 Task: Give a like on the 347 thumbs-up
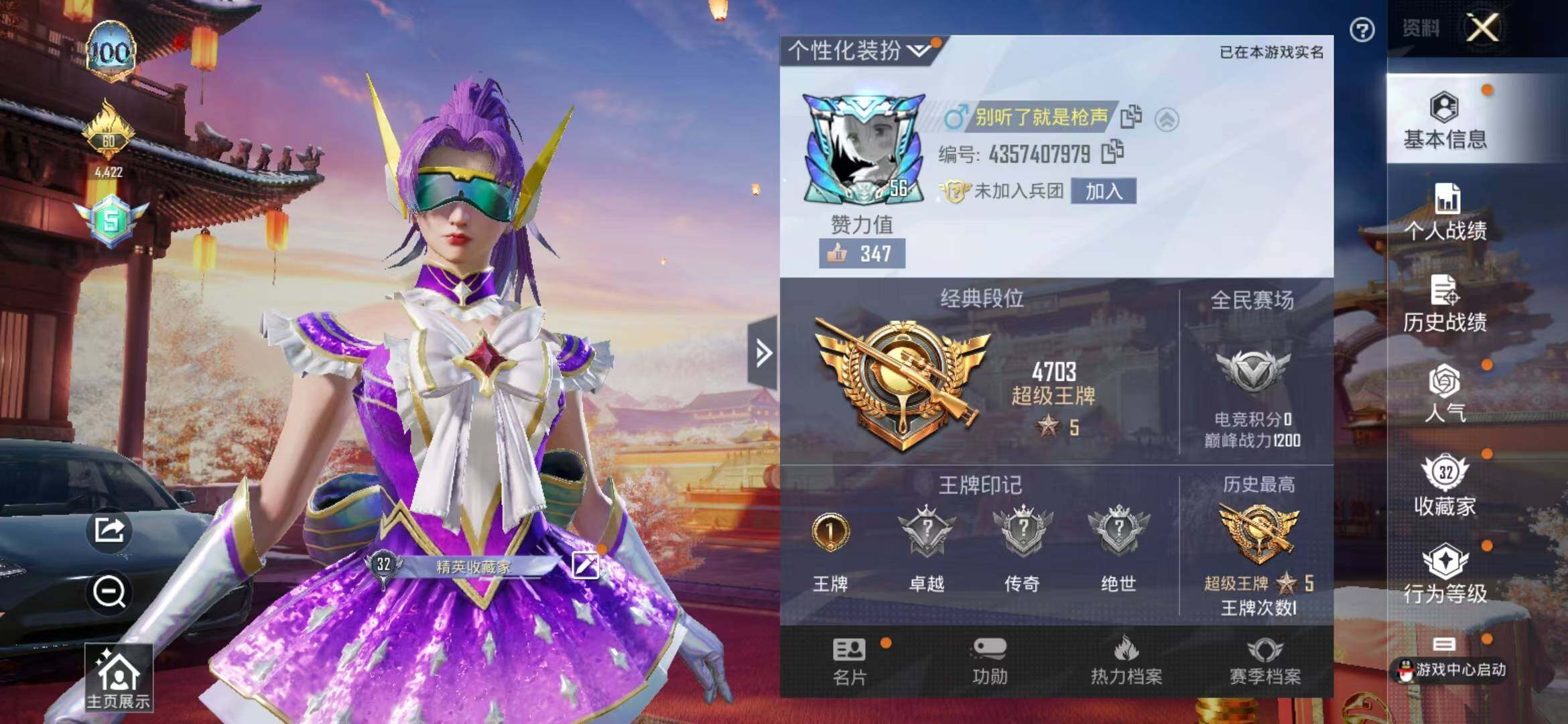(x=861, y=254)
